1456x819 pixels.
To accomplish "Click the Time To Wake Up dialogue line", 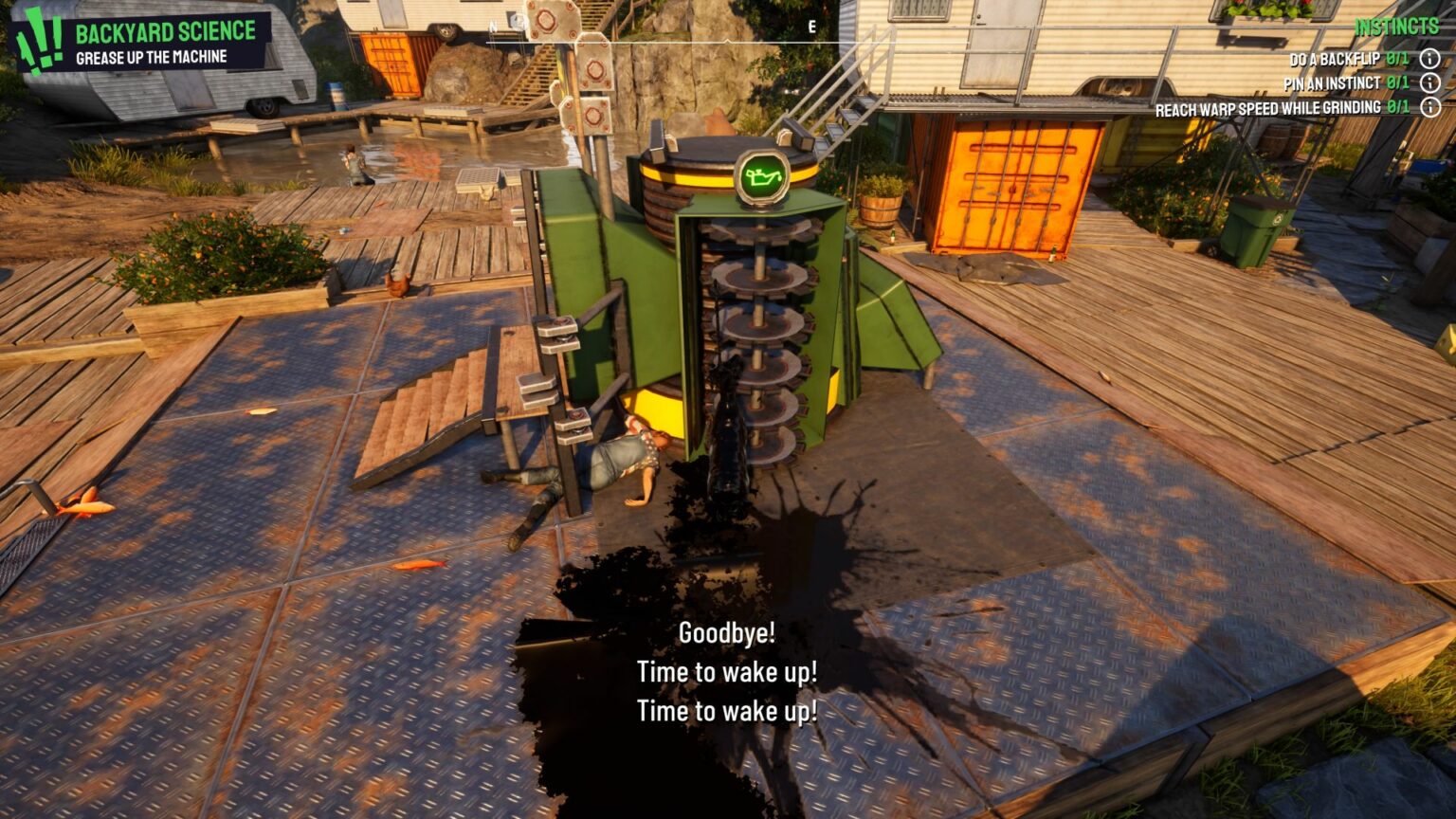I will 727,673.
